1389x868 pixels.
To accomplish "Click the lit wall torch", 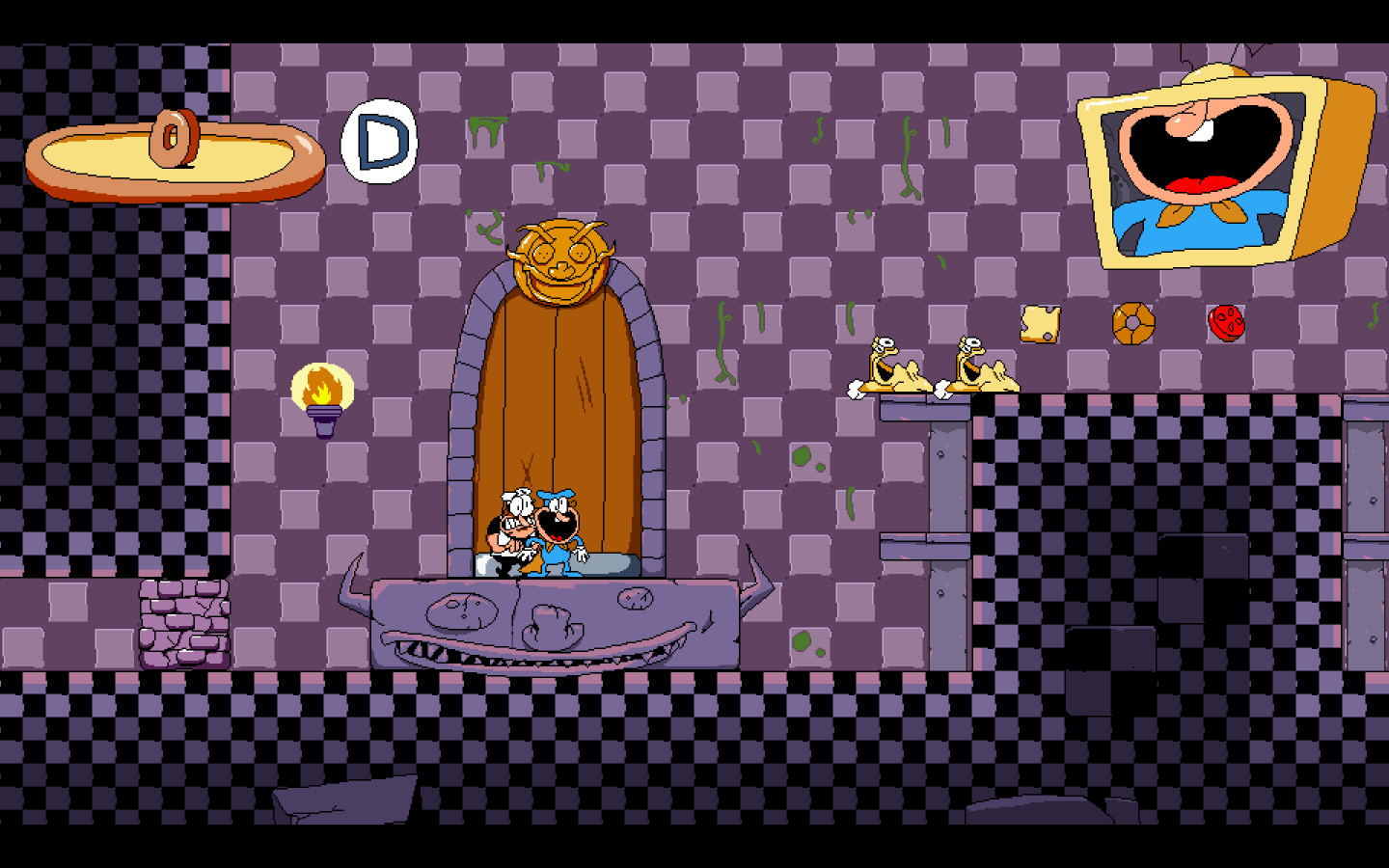I will (321, 395).
